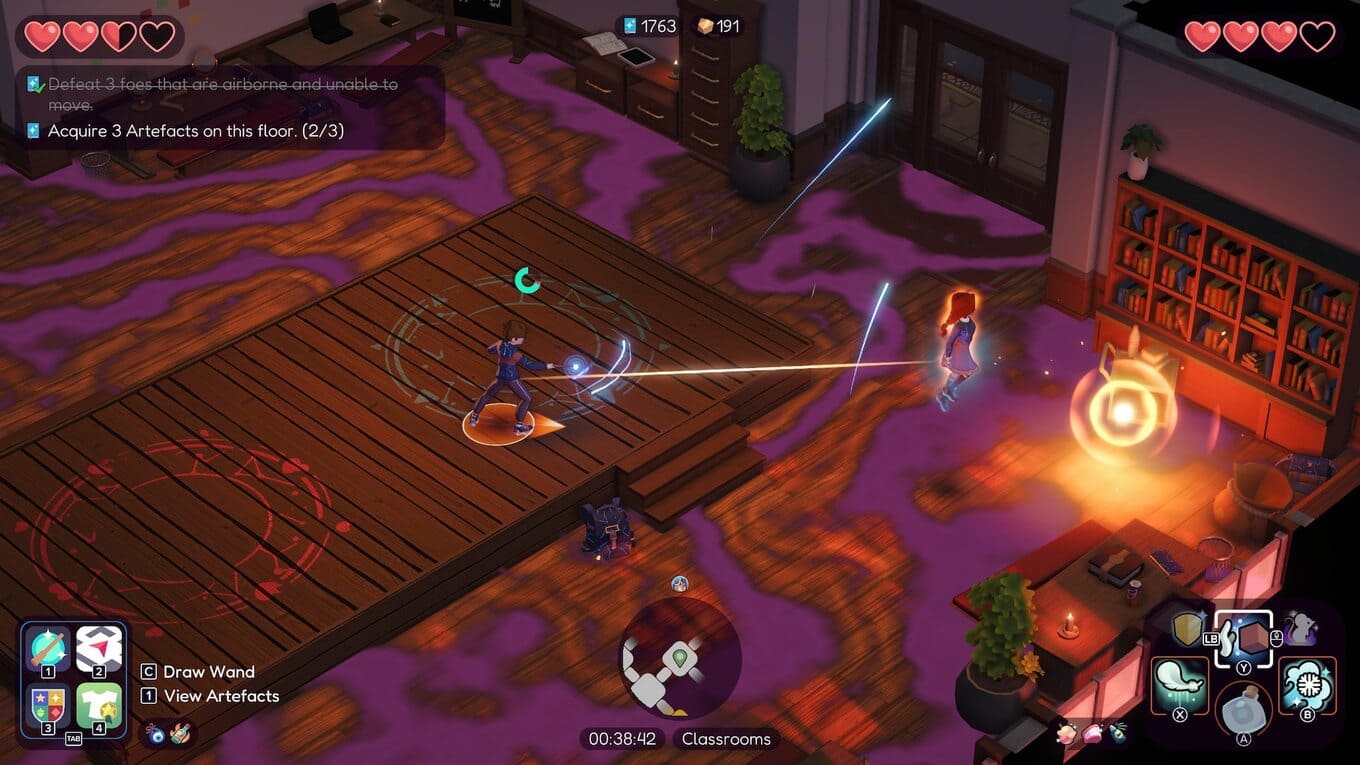The width and height of the screenshot is (1360, 765).
Task: Use the round potion flask
Action: click(1241, 713)
